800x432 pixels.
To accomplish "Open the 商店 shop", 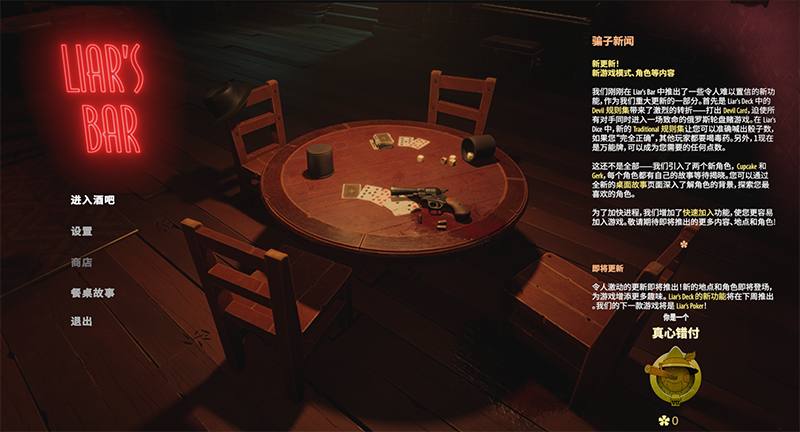I will coord(82,262).
